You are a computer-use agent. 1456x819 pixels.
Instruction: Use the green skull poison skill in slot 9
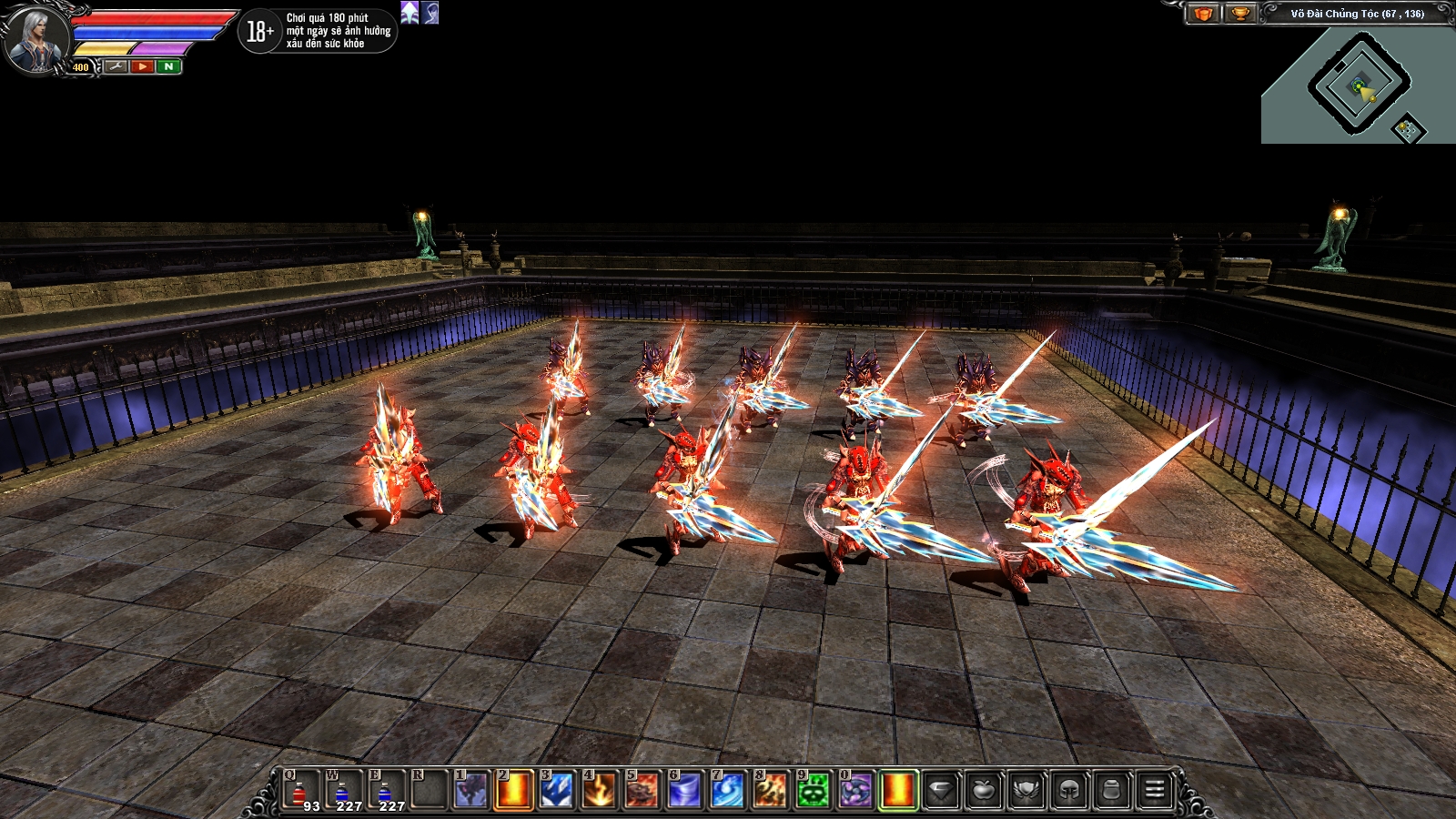click(x=813, y=791)
